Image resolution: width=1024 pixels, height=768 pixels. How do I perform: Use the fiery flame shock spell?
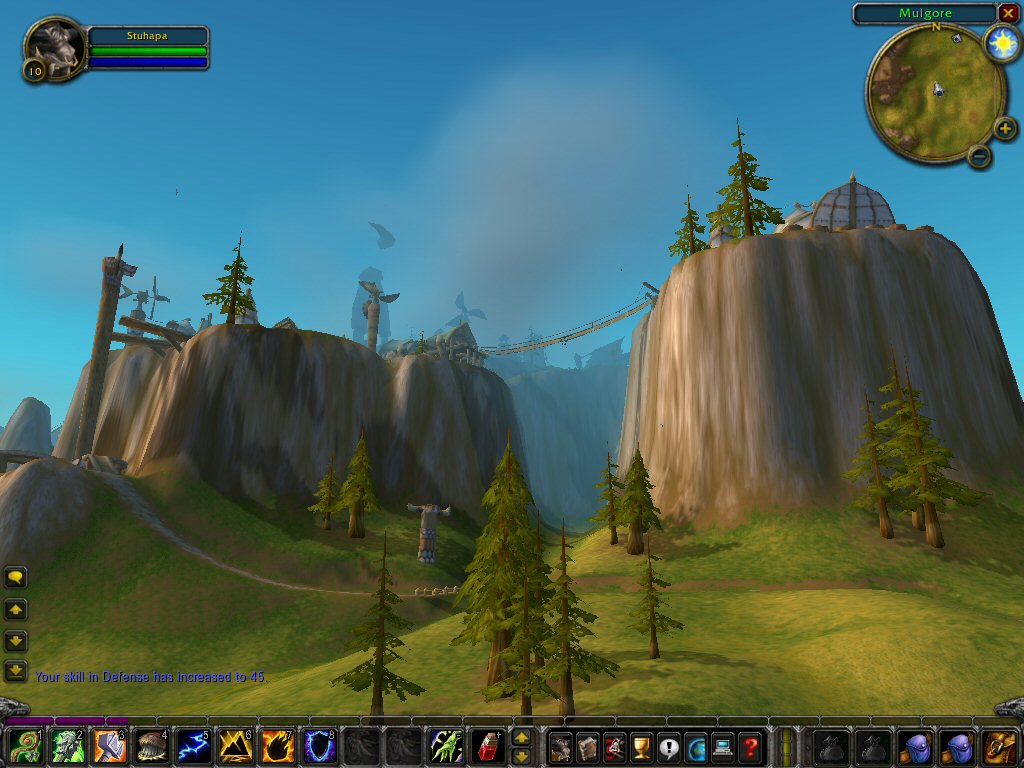tap(278, 746)
